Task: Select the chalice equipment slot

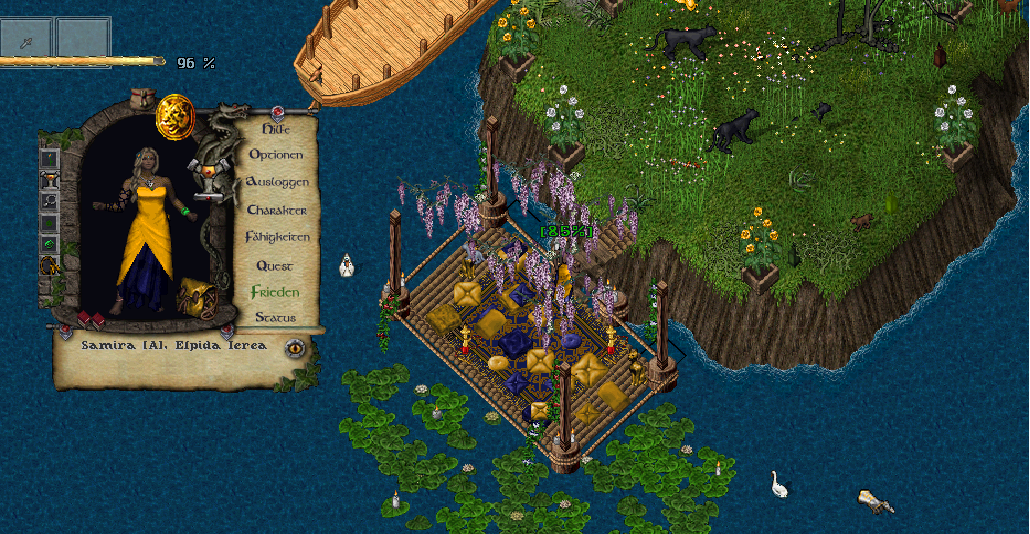Action: 49,181
